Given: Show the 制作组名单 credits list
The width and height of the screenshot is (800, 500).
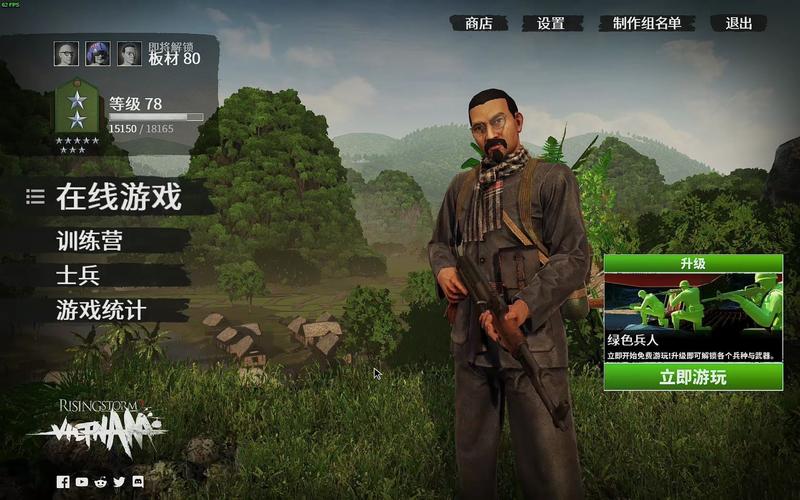Looking at the screenshot, I should [647, 23].
